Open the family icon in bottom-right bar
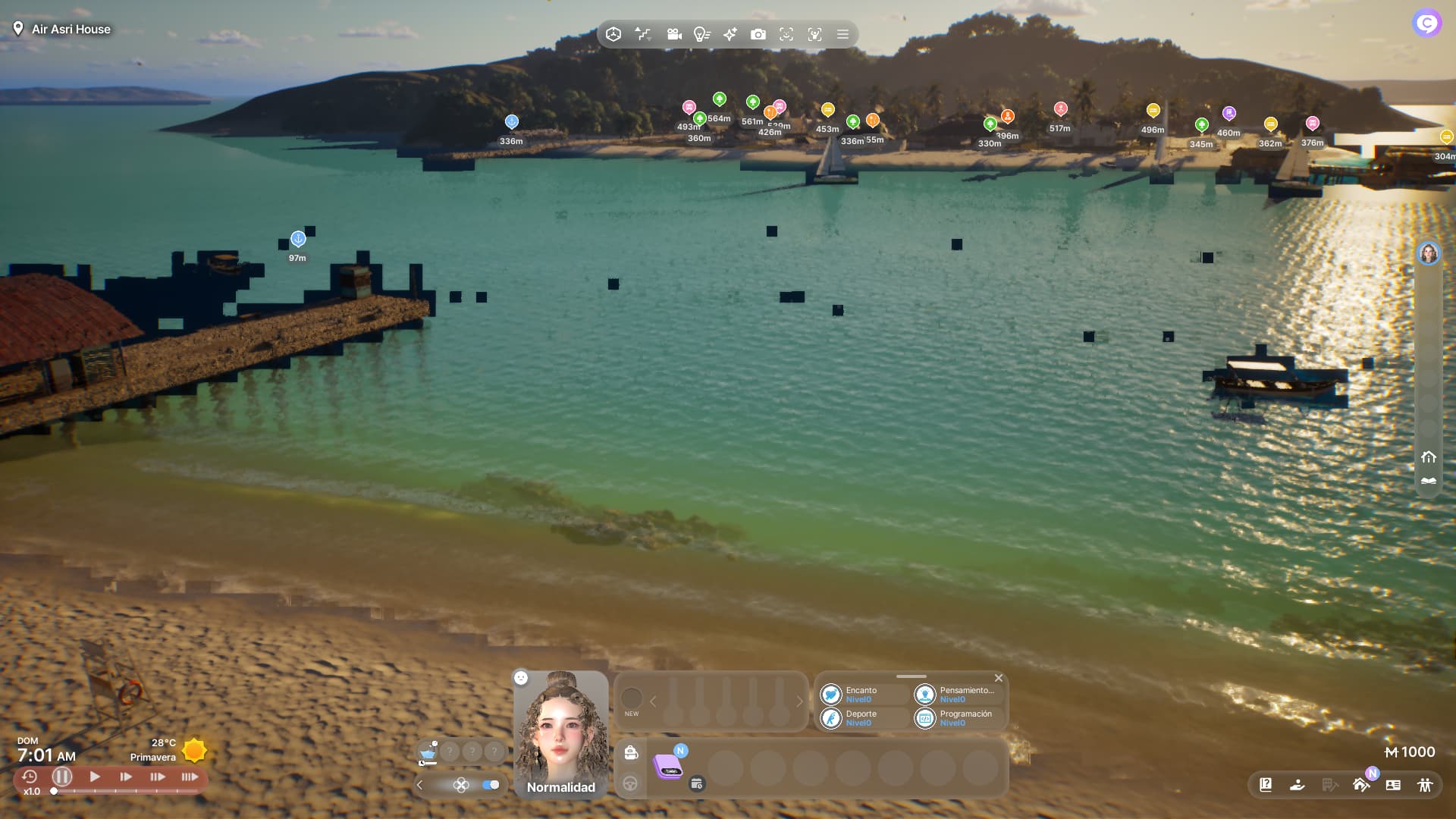Image resolution: width=1456 pixels, height=819 pixels. click(1425, 785)
